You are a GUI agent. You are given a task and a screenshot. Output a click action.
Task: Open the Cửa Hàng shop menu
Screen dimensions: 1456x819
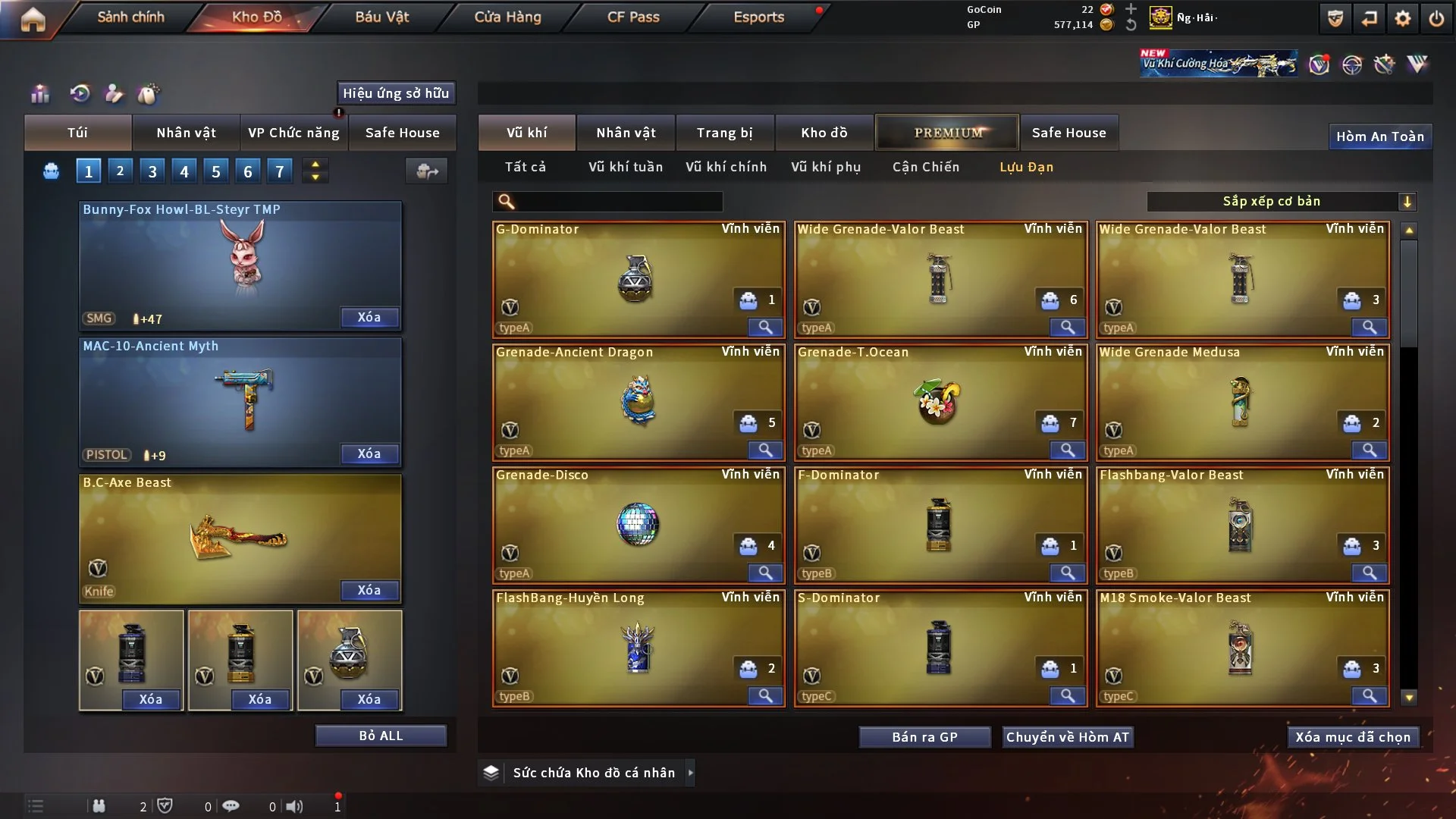click(x=507, y=17)
